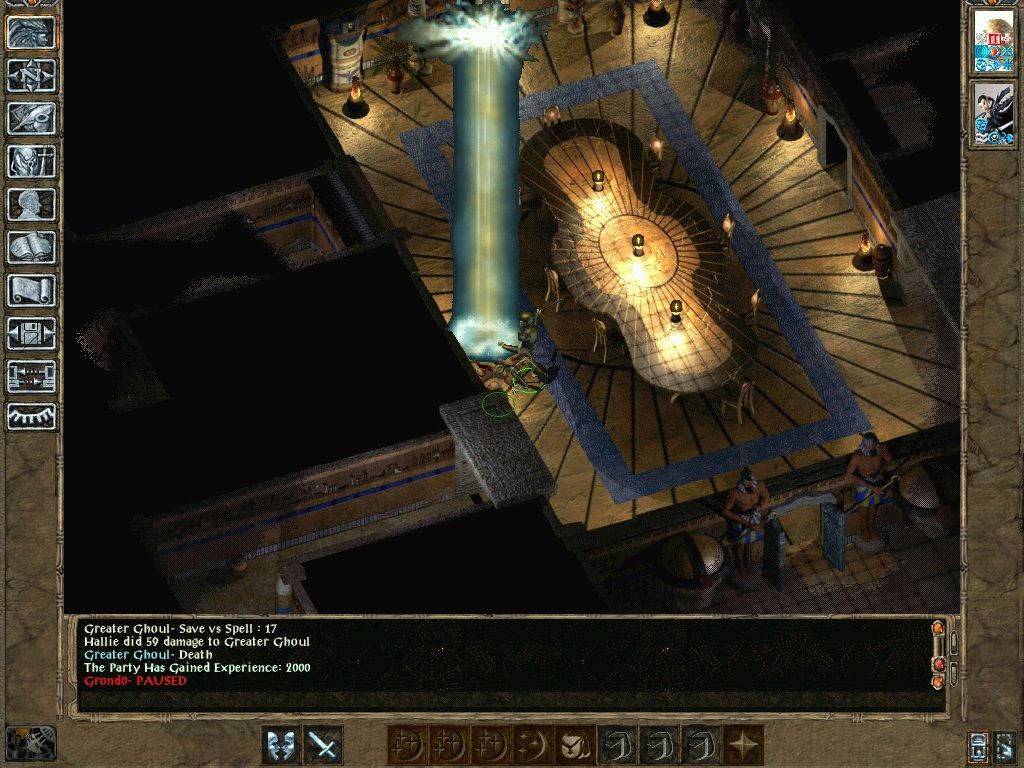Image resolution: width=1024 pixels, height=768 pixels.
Task: Open the journal with the quill icon
Action: (32, 118)
